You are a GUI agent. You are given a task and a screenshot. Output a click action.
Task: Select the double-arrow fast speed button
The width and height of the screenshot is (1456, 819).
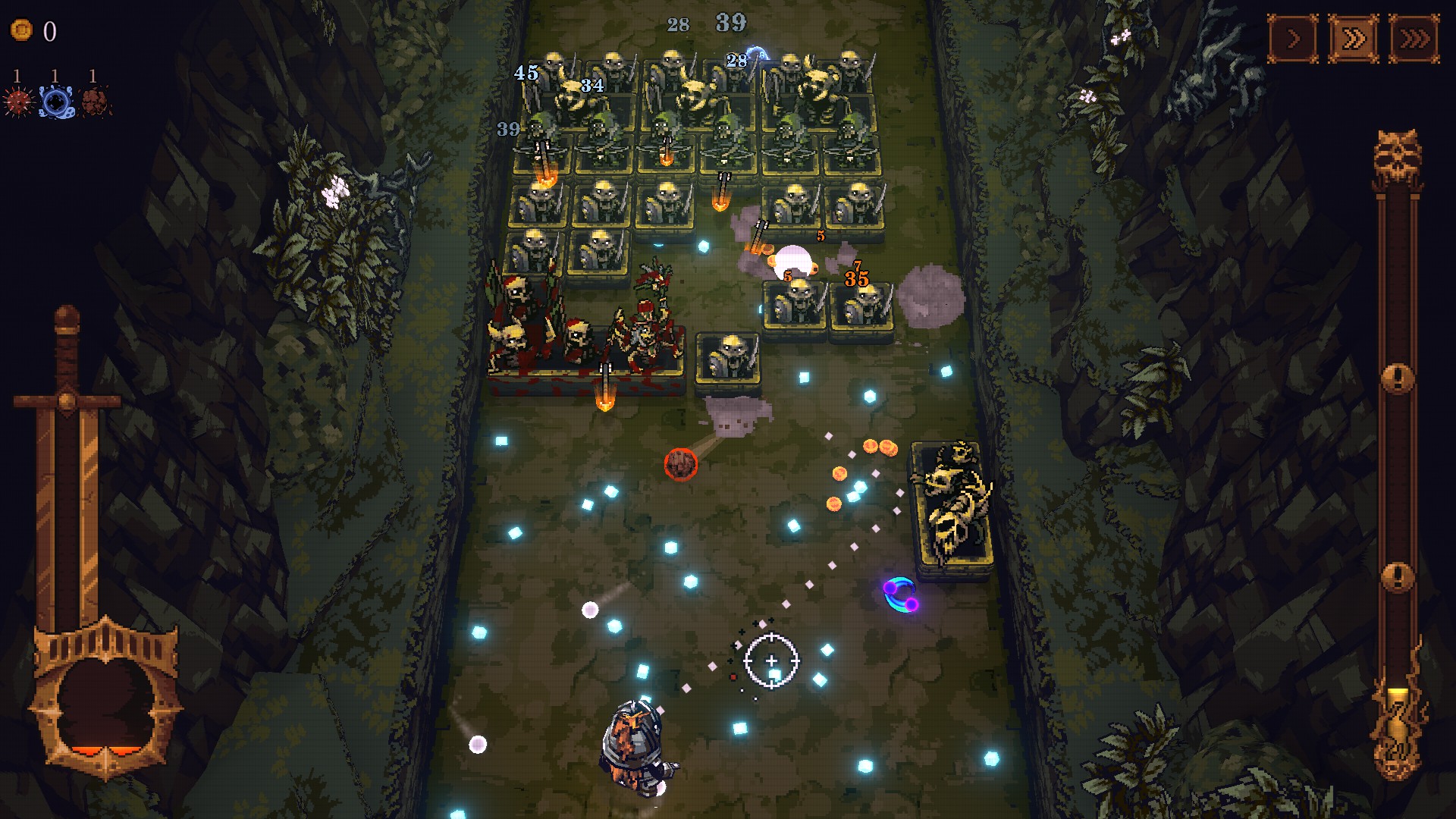[x=1354, y=38]
